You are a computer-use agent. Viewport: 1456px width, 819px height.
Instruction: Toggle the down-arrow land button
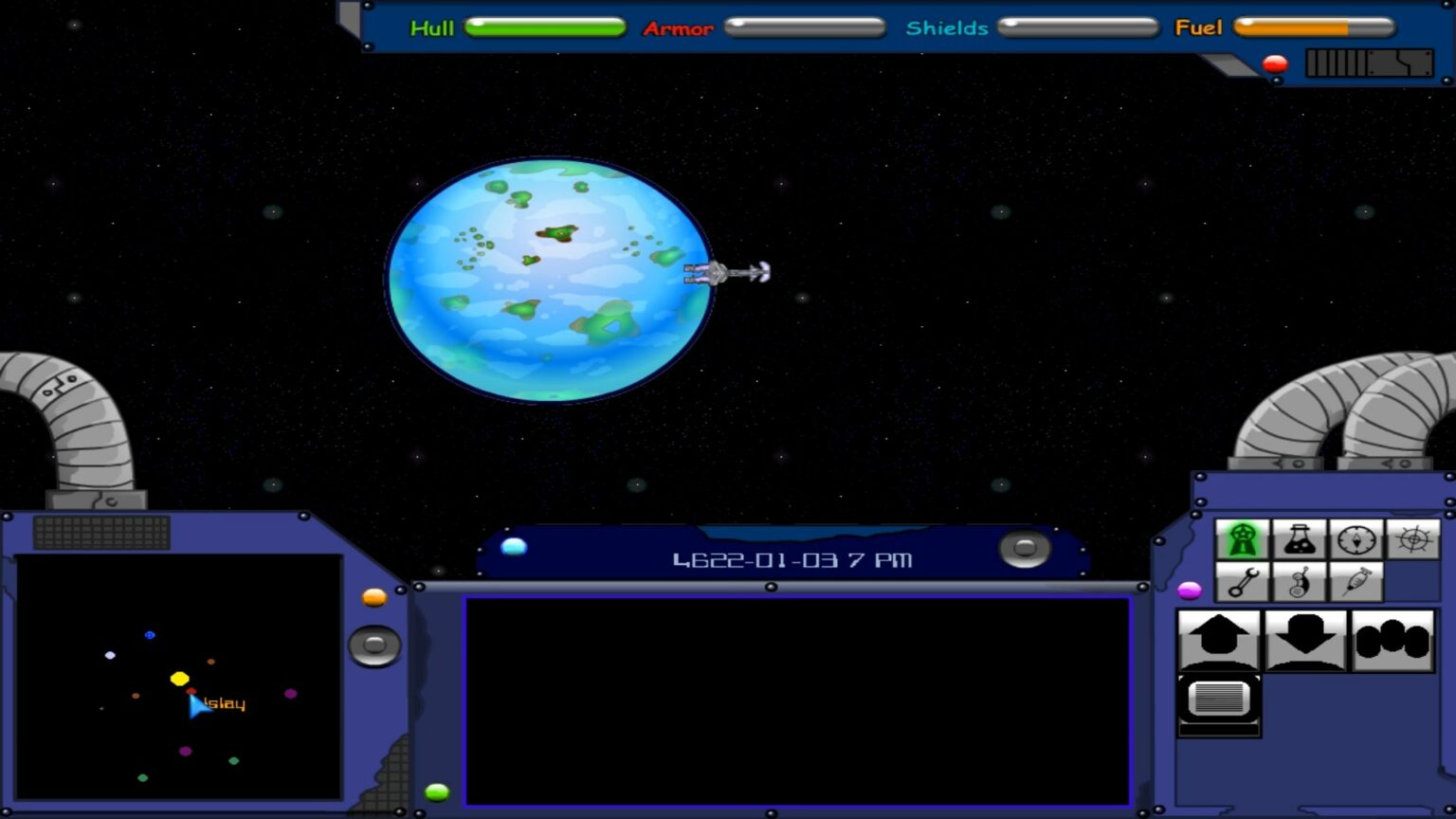pos(1303,640)
